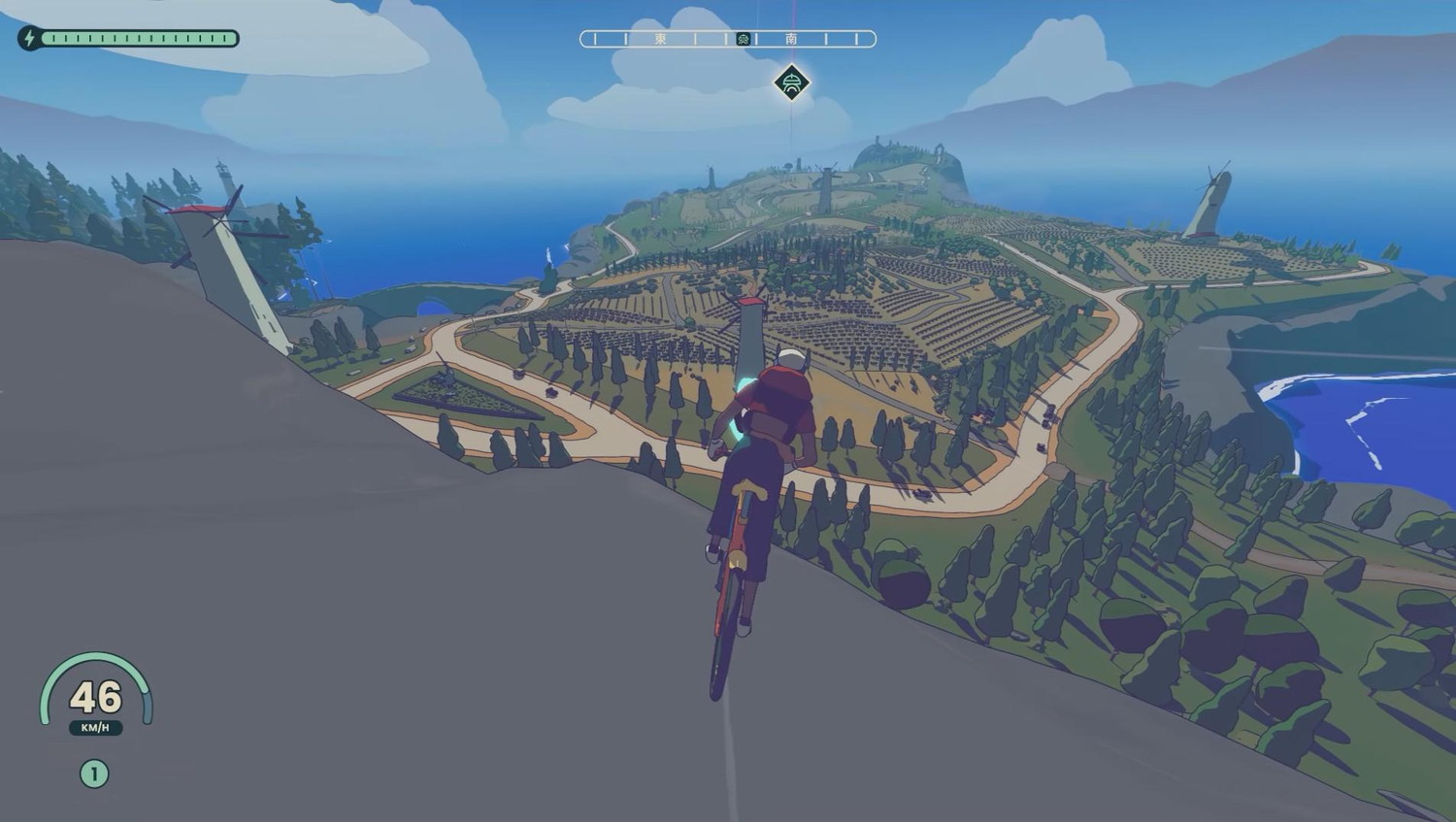Click the lightning bolt boost icon
Viewport: 1456px width, 822px height.
pyautogui.click(x=29, y=39)
